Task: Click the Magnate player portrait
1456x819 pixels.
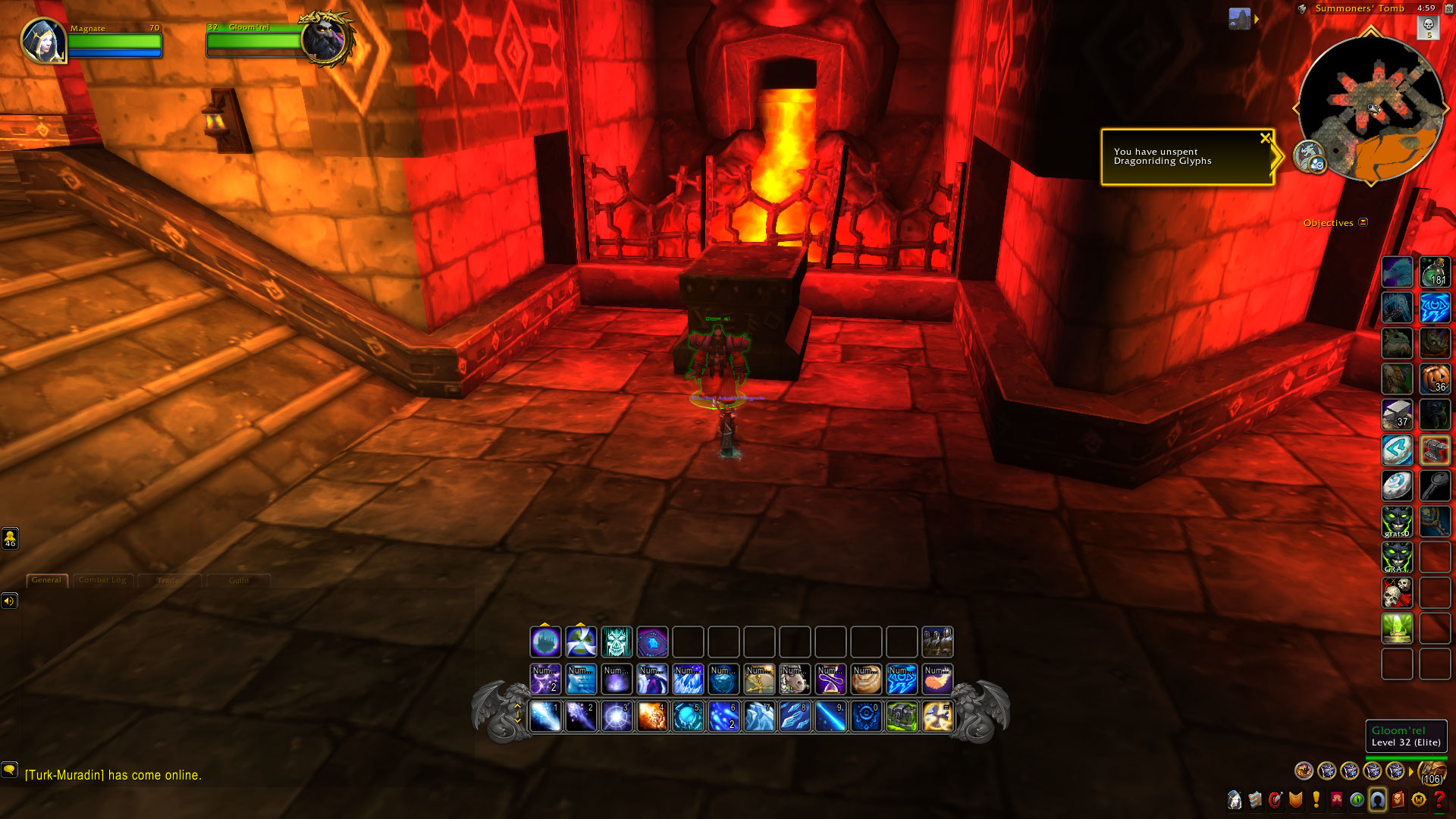Action: point(43,40)
